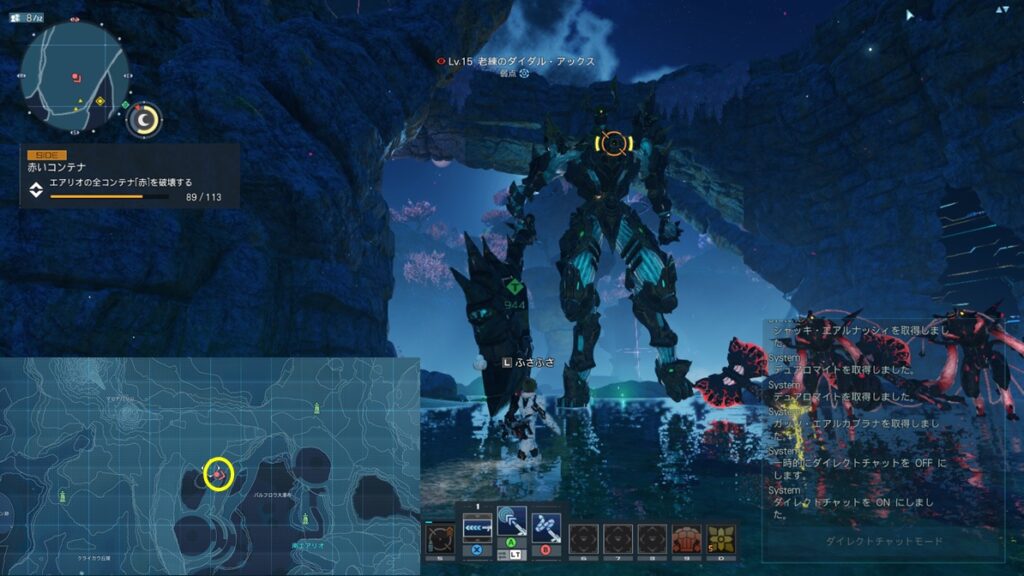Select the yellow diamond marker on minimap

(x=100, y=102)
